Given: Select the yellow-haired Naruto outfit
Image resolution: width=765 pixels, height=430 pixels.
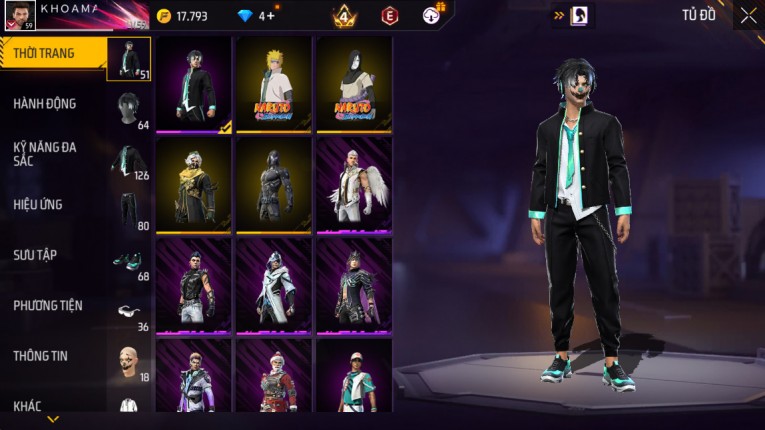Looking at the screenshot, I should (274, 84).
